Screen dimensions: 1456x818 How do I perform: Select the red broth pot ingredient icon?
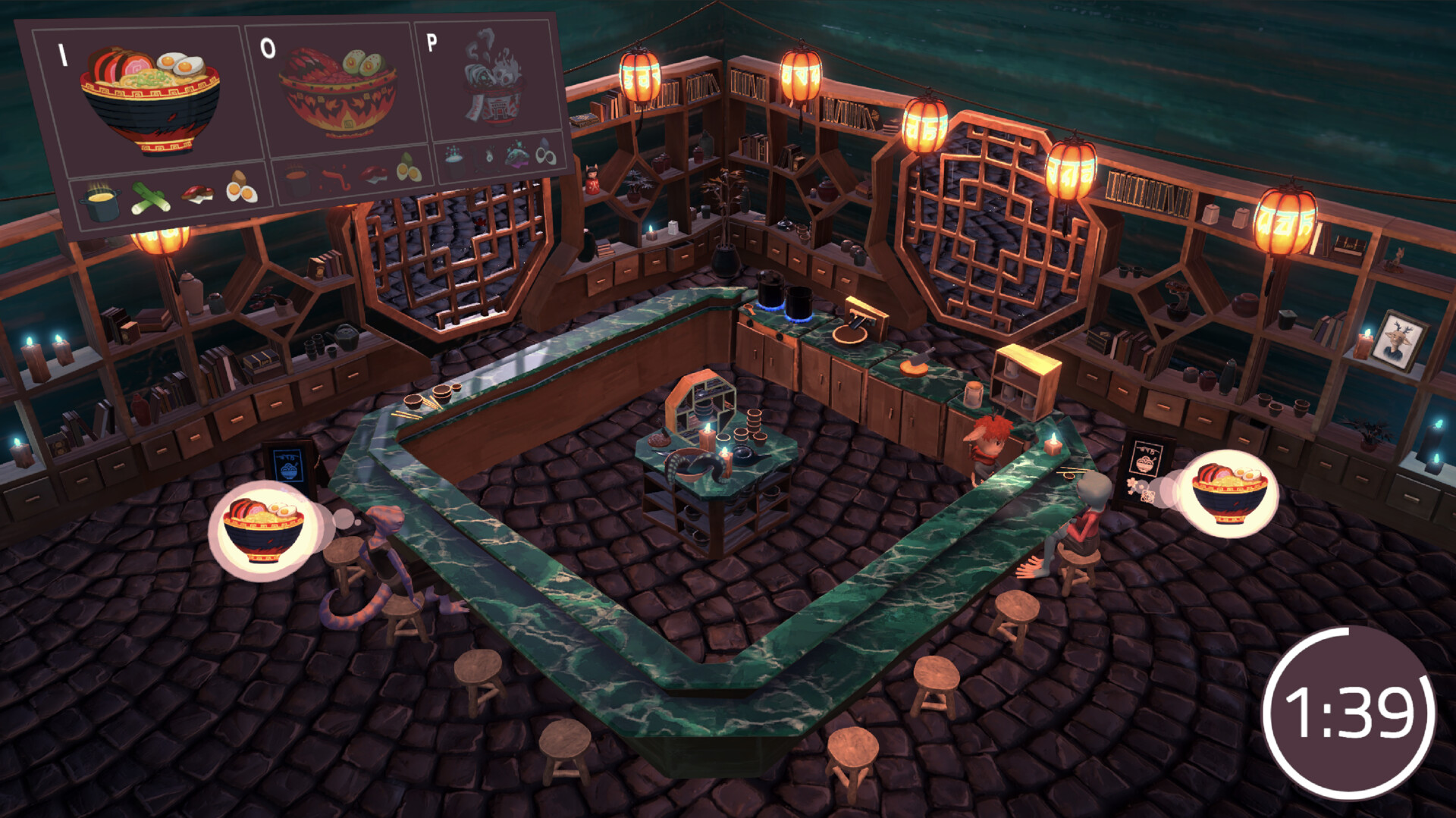tap(295, 182)
